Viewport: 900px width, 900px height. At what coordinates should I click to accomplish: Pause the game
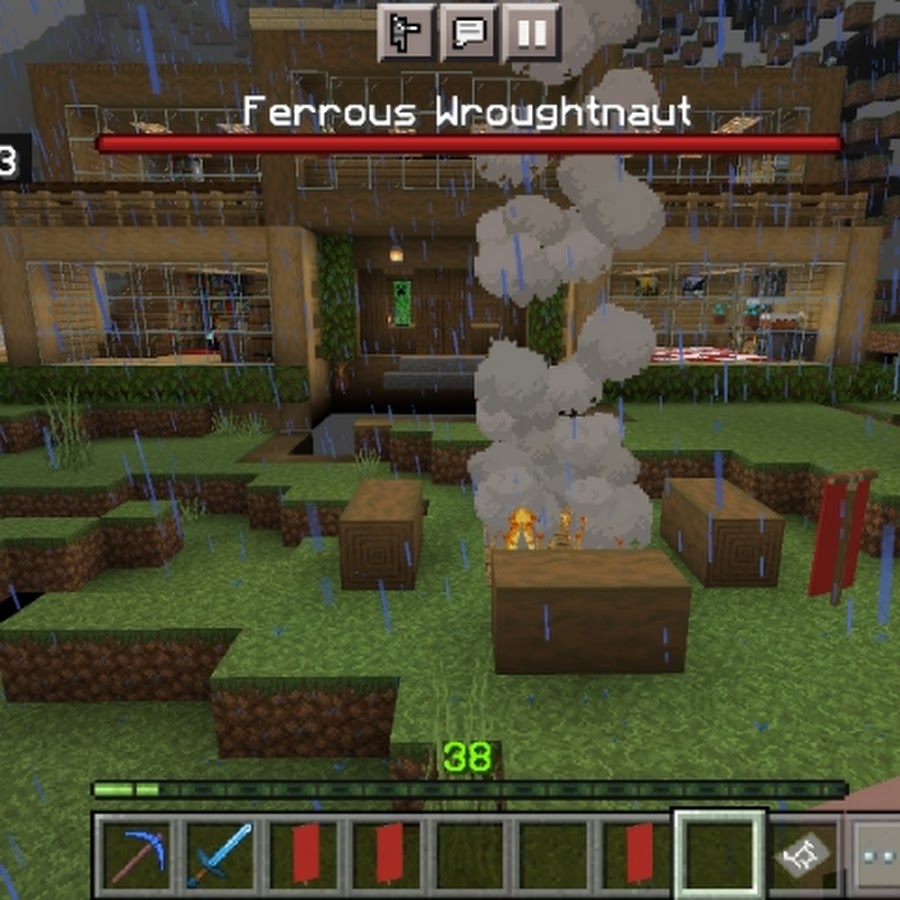click(531, 33)
